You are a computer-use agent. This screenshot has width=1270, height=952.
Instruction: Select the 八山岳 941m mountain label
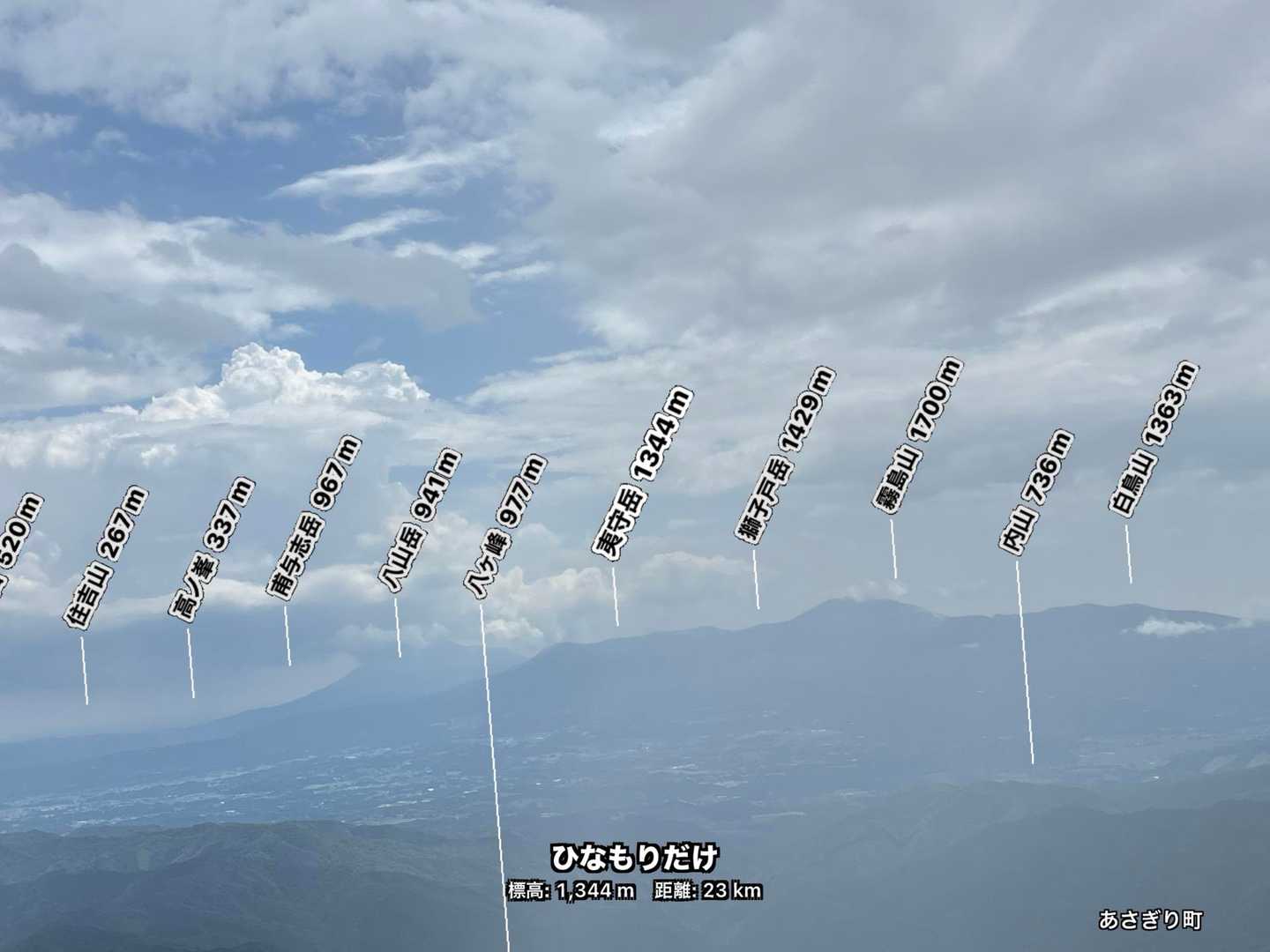[x=419, y=520]
